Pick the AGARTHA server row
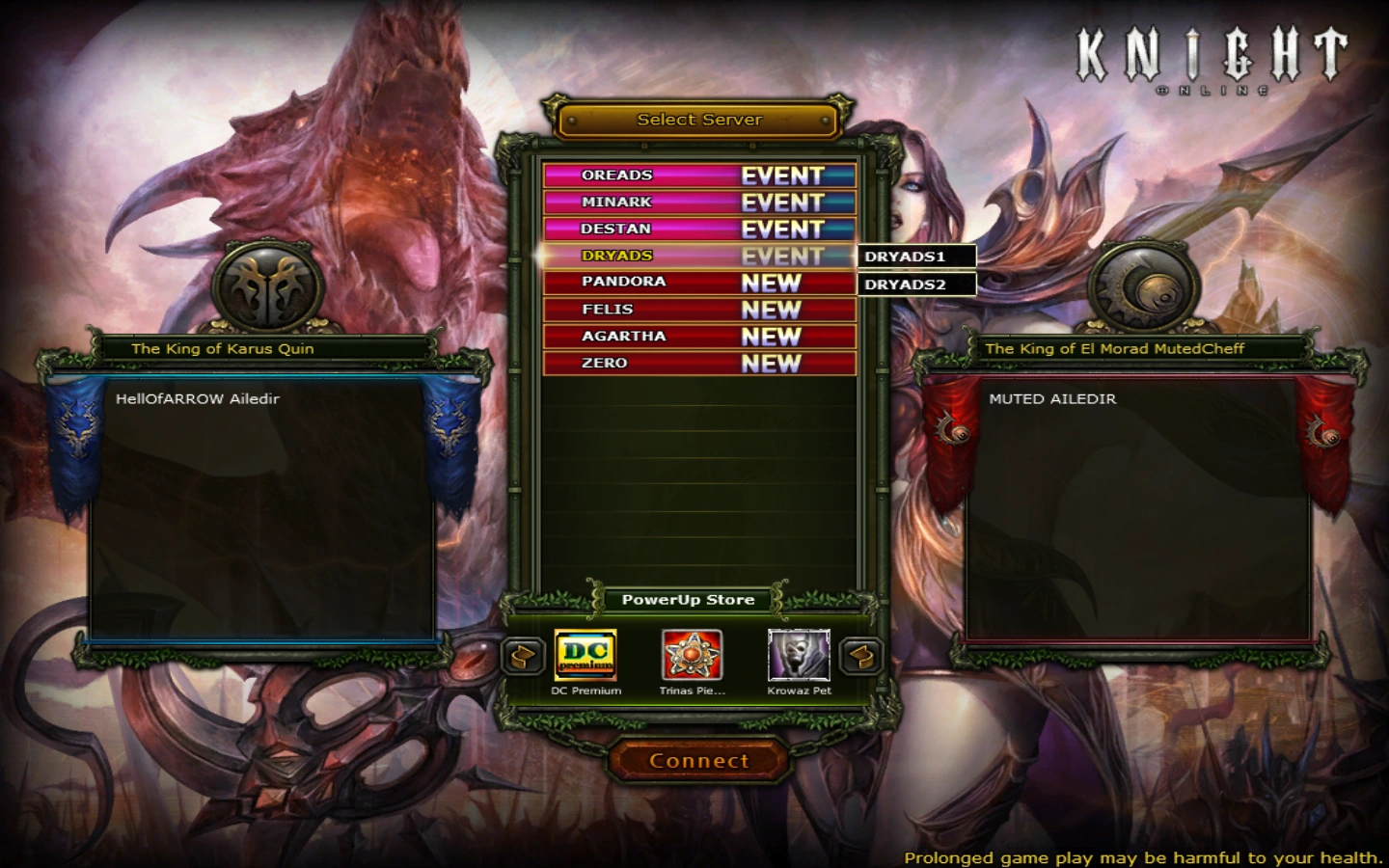 (x=699, y=337)
